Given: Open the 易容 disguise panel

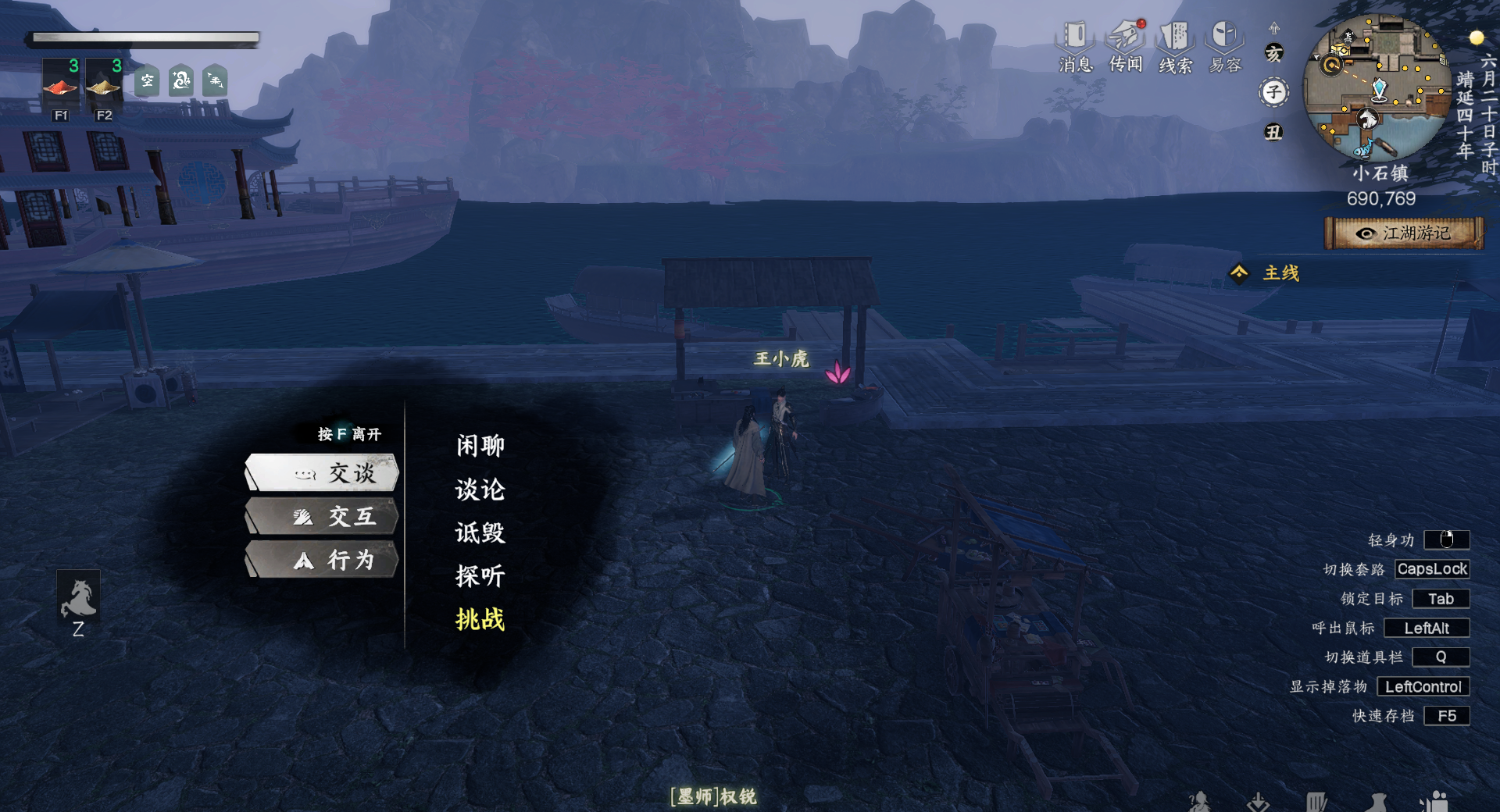Looking at the screenshot, I should (1224, 47).
